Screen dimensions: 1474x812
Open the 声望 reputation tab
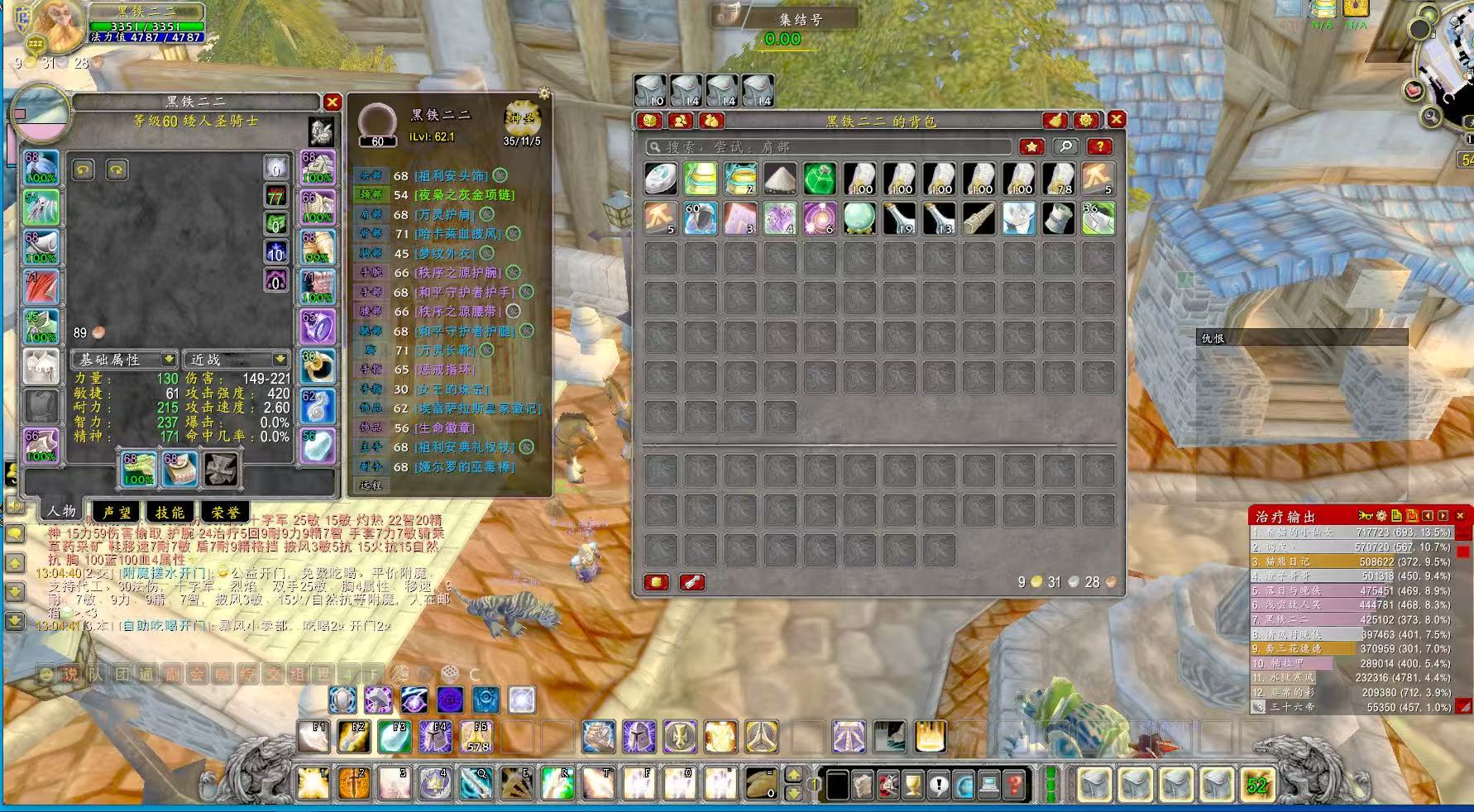[x=116, y=513]
